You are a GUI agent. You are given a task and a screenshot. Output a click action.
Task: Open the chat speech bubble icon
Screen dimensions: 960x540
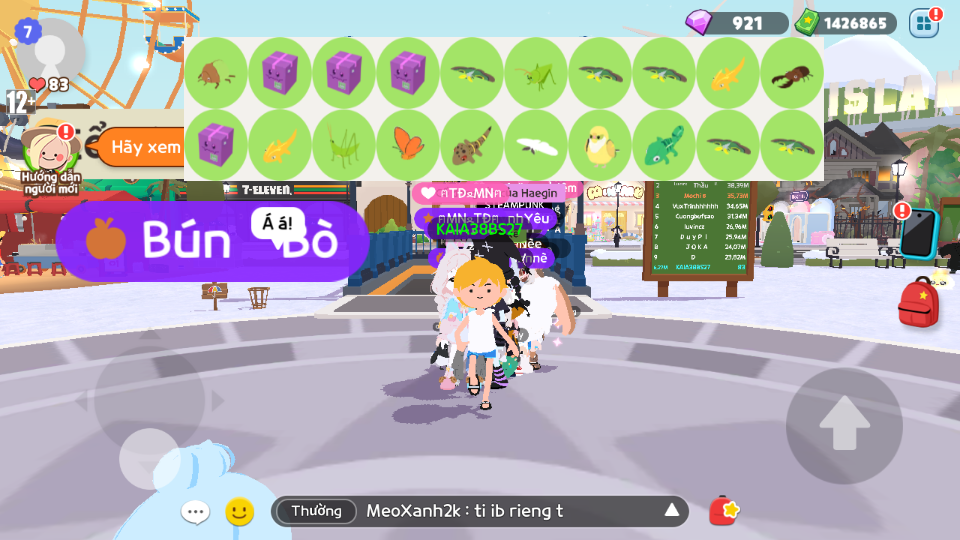pos(195,513)
